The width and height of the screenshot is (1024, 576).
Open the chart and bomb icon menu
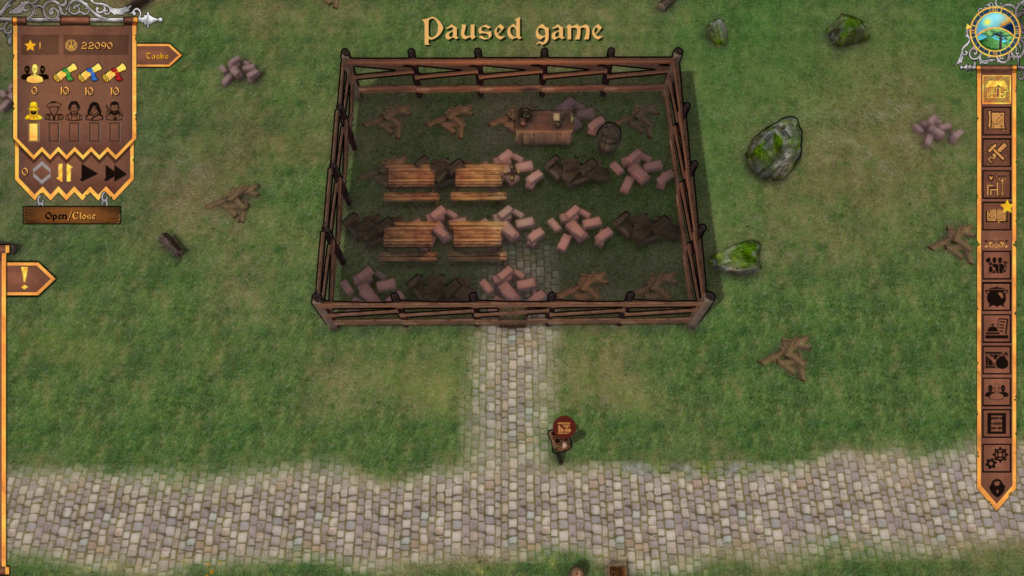[x=995, y=360]
